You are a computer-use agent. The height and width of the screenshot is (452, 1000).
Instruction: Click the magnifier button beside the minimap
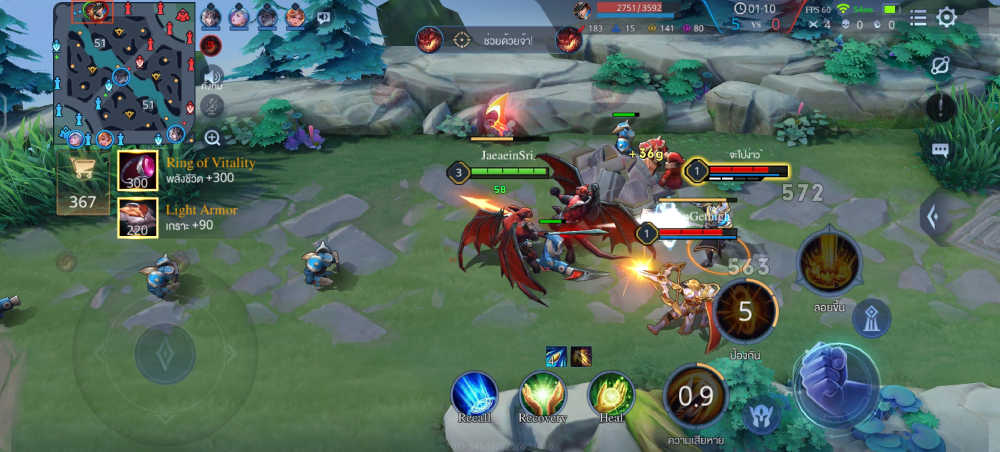(x=212, y=138)
